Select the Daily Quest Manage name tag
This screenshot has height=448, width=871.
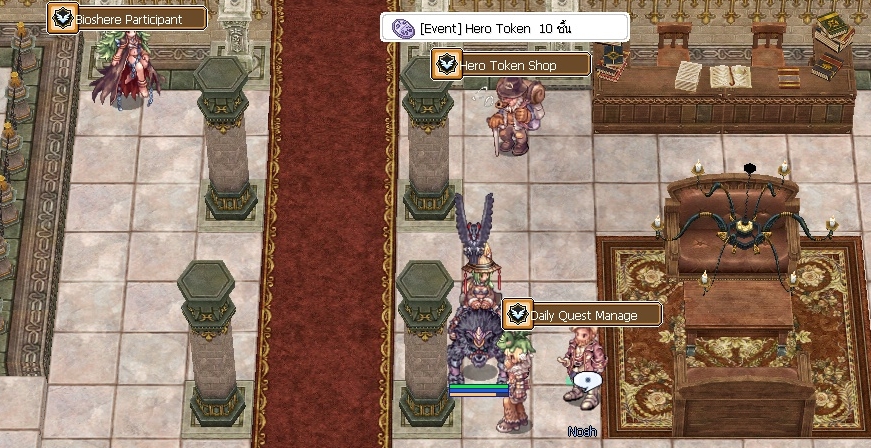tap(582, 315)
